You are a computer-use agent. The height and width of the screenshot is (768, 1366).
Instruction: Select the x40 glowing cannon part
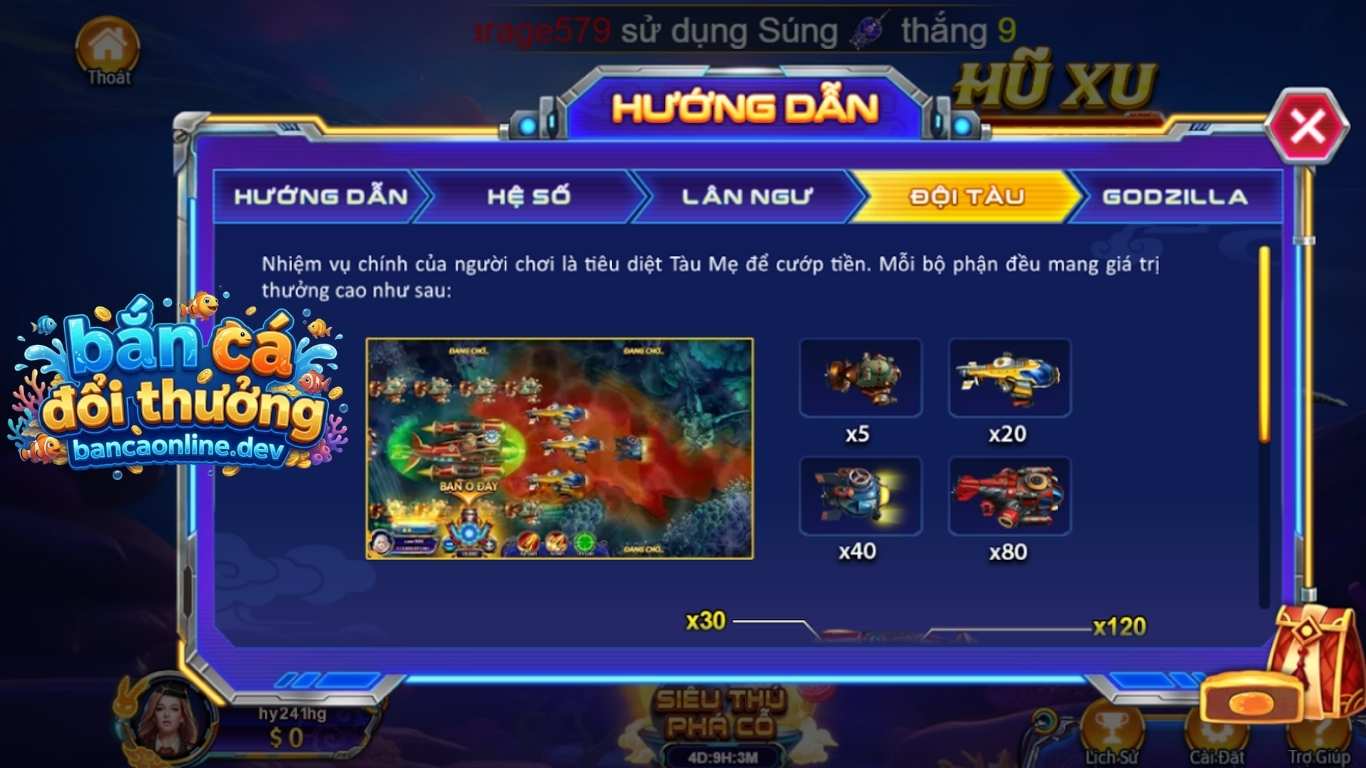tap(861, 496)
